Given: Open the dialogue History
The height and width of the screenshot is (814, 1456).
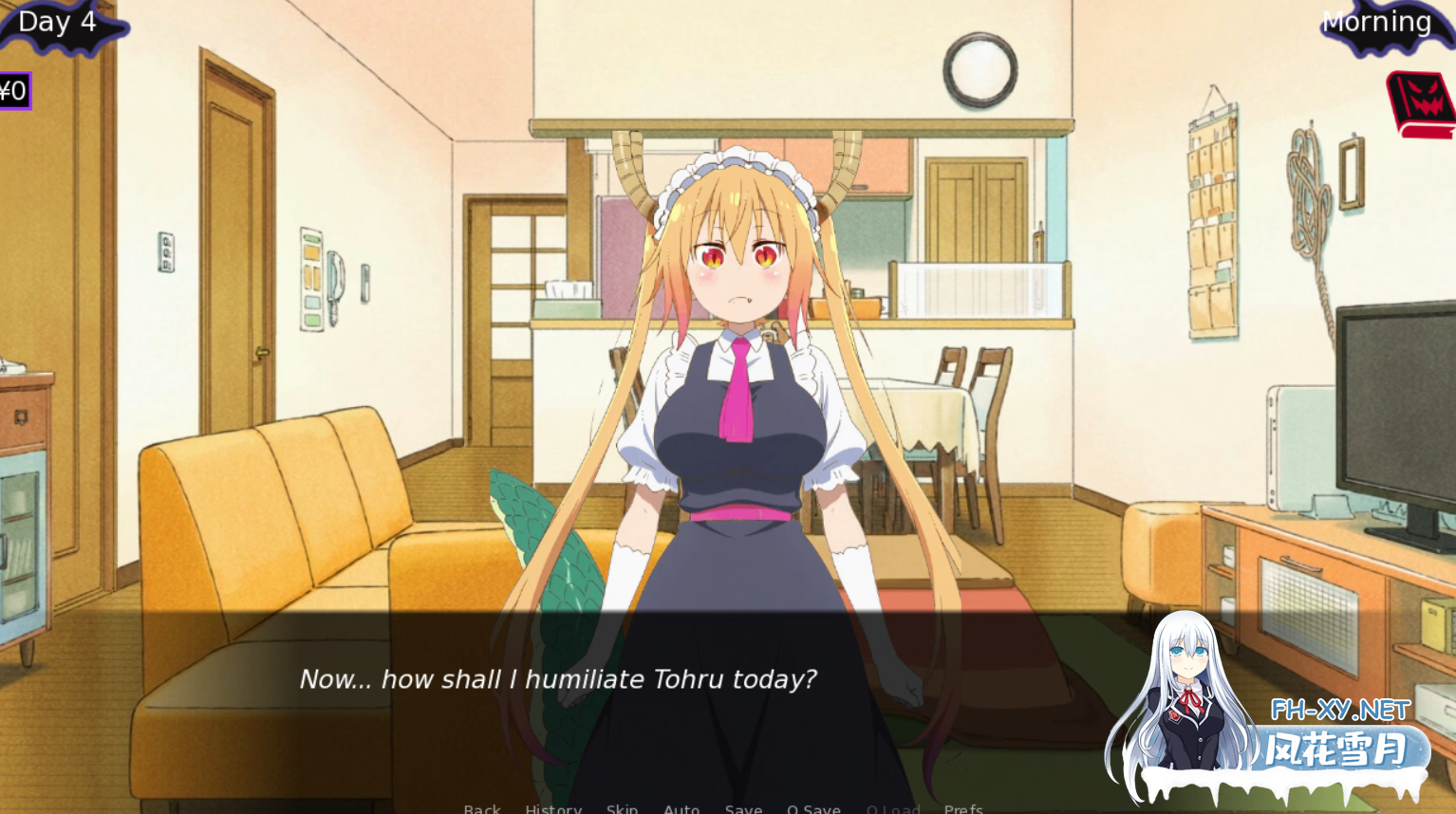Looking at the screenshot, I should (x=553, y=808).
